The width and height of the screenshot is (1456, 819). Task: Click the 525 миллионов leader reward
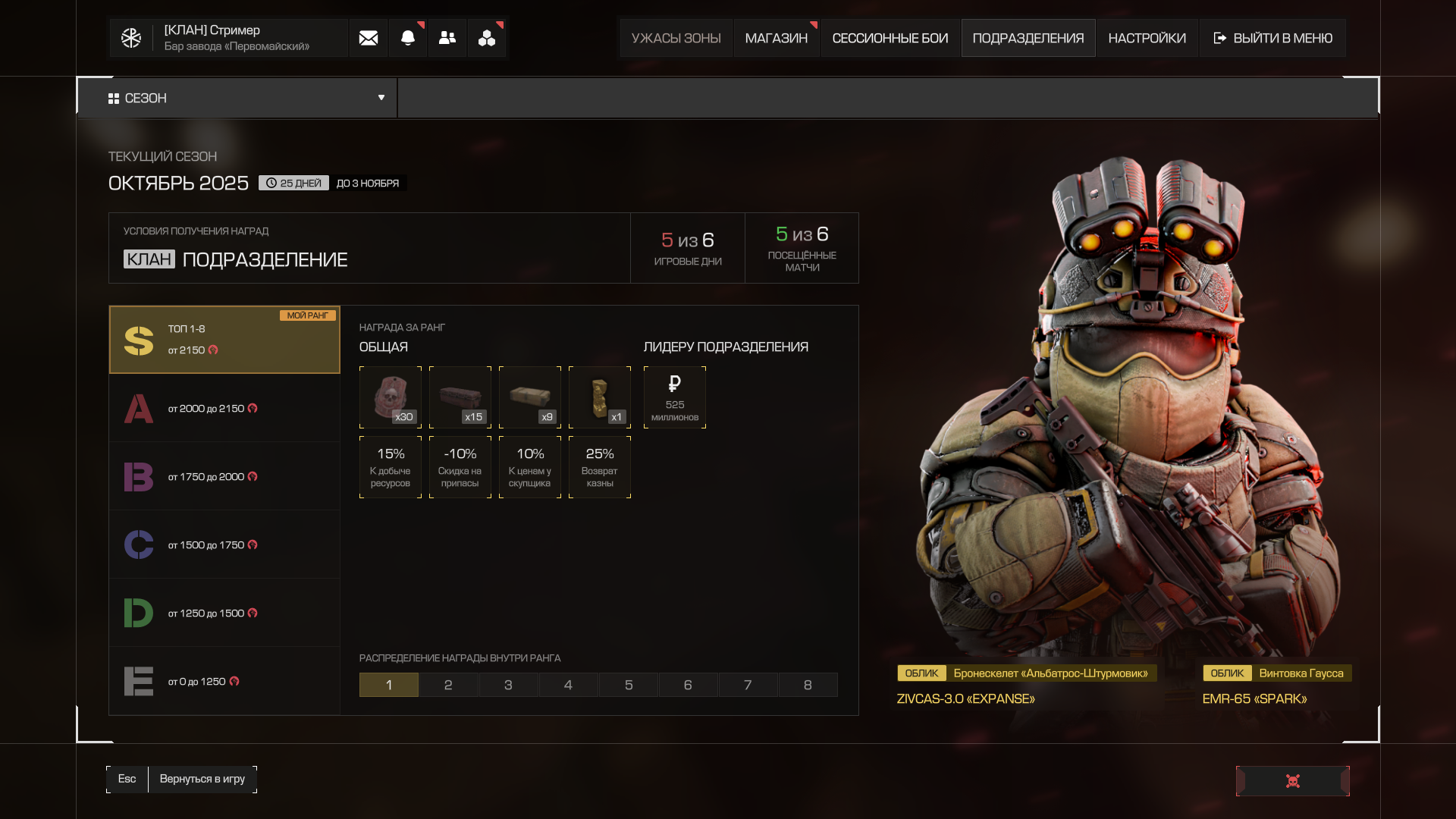(674, 397)
